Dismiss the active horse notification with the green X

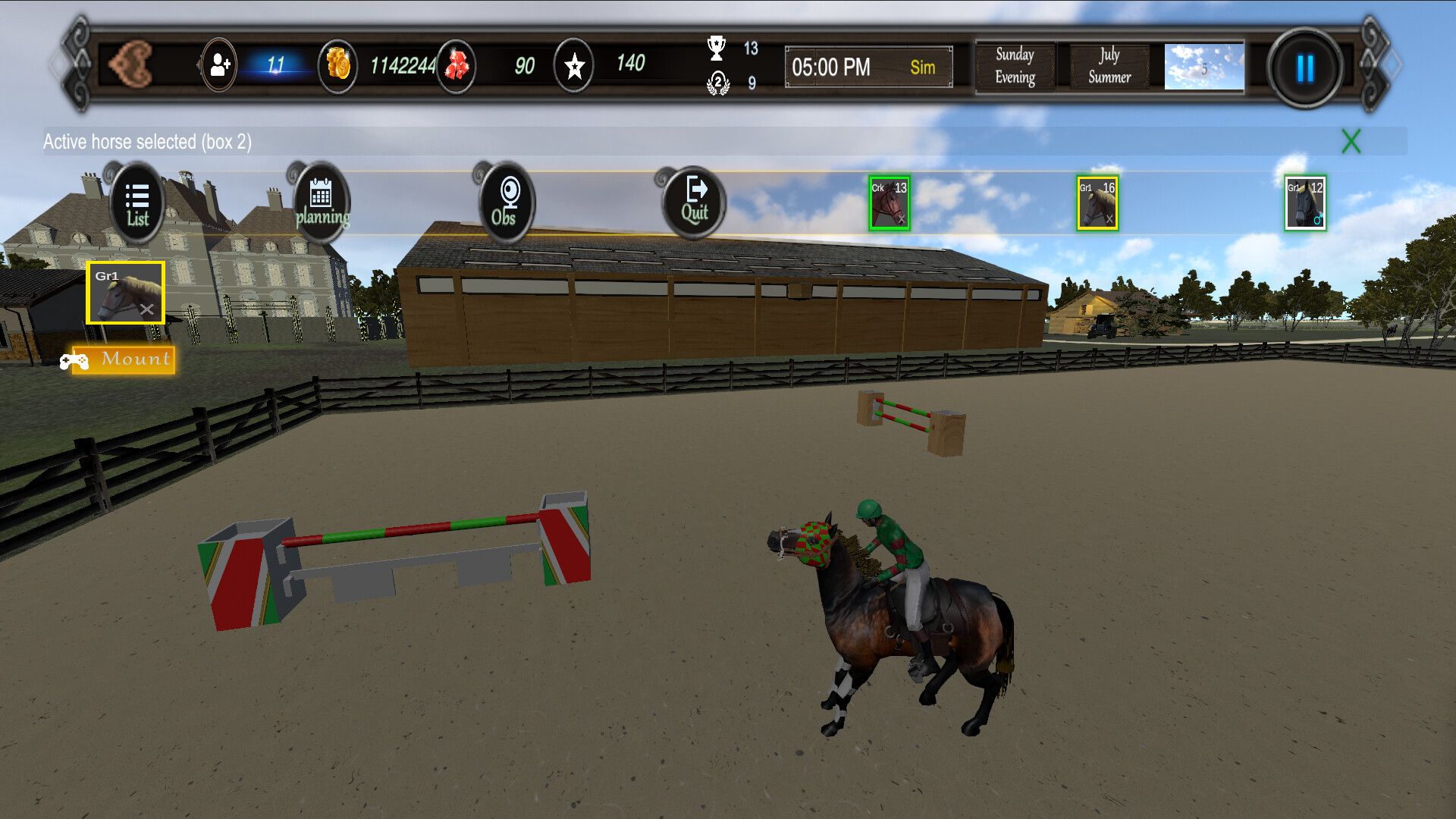point(1351,141)
